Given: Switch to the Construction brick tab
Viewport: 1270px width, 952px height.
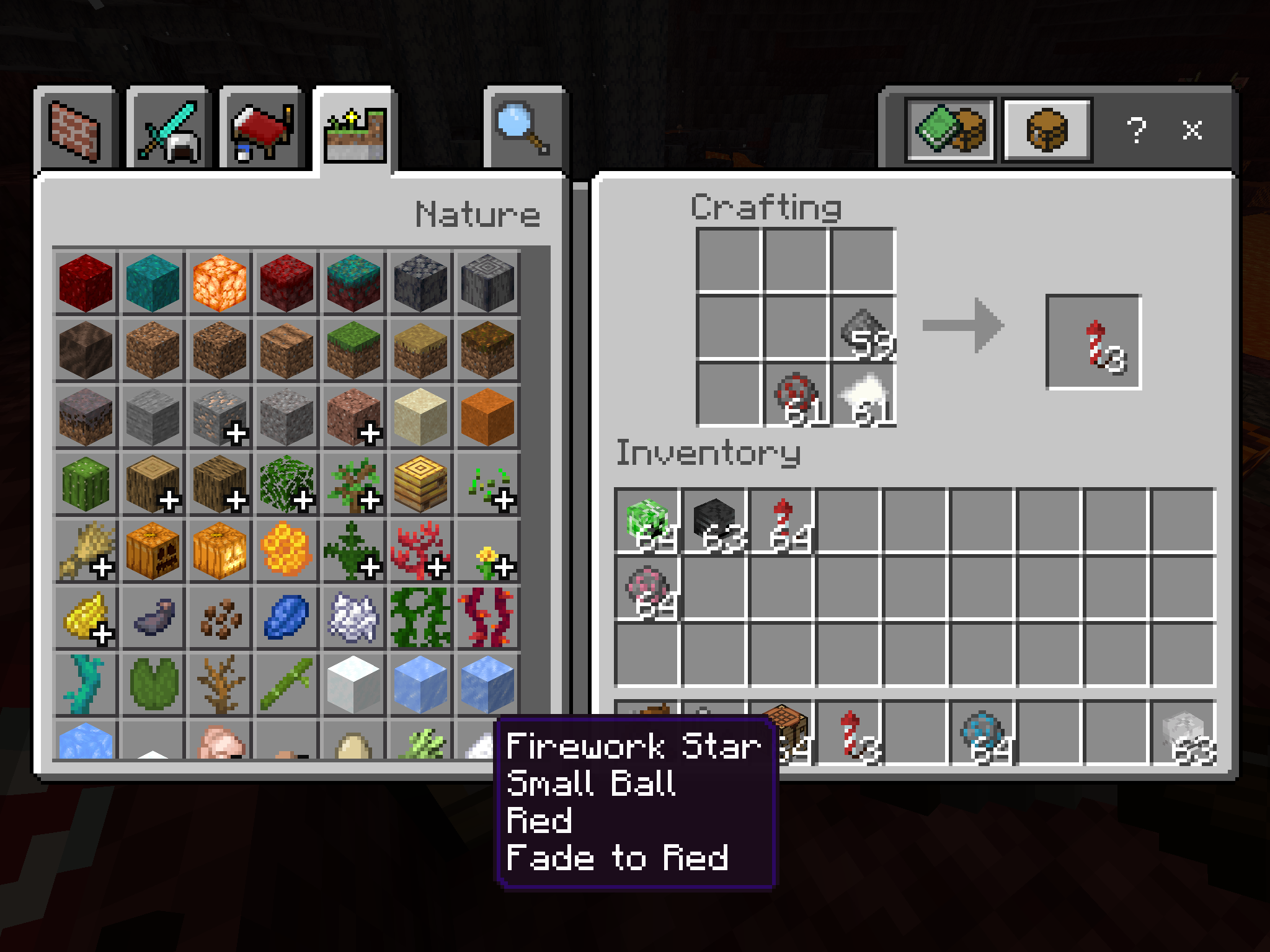Looking at the screenshot, I should (x=74, y=131).
